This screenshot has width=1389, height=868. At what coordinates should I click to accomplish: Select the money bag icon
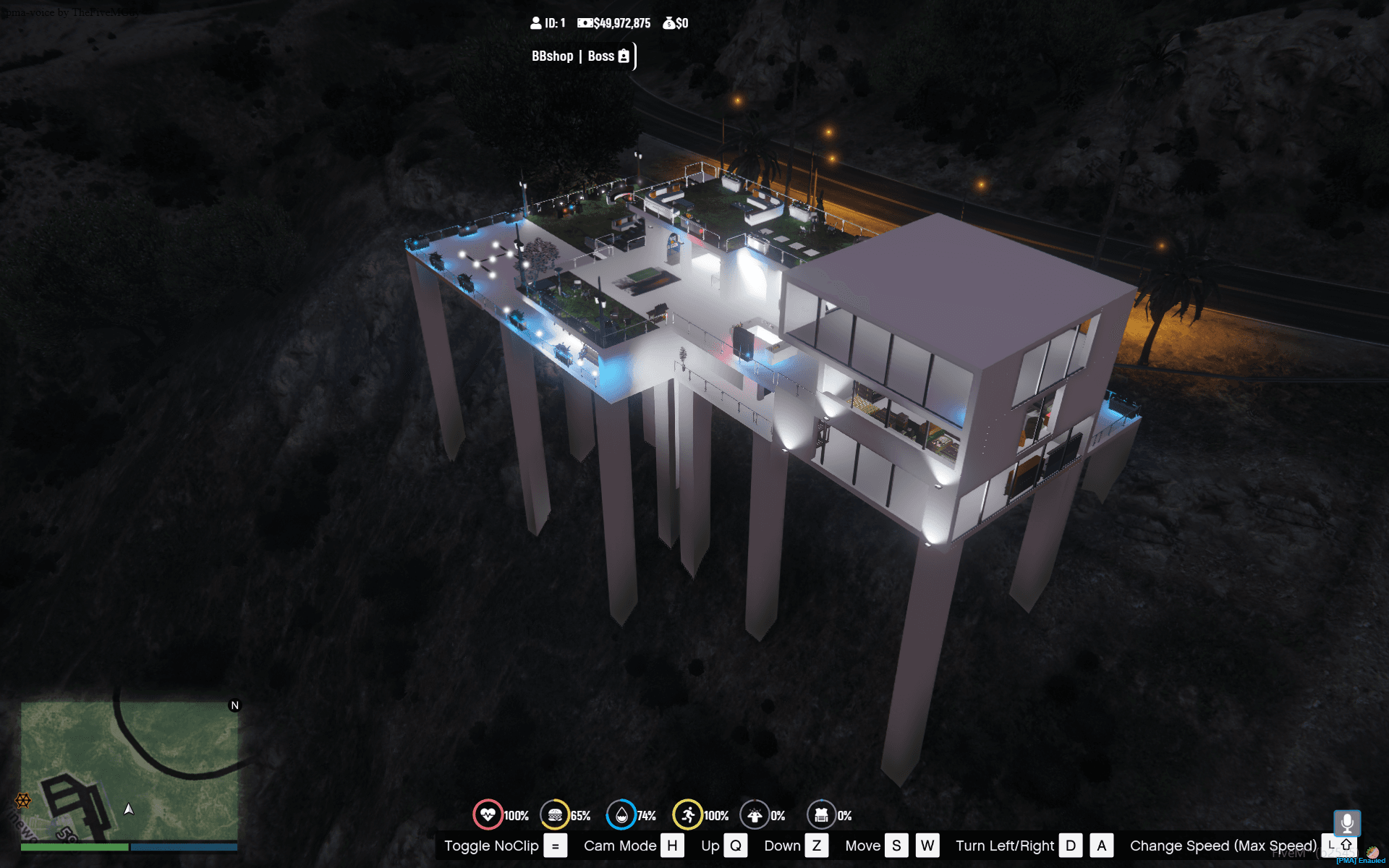tap(669, 23)
